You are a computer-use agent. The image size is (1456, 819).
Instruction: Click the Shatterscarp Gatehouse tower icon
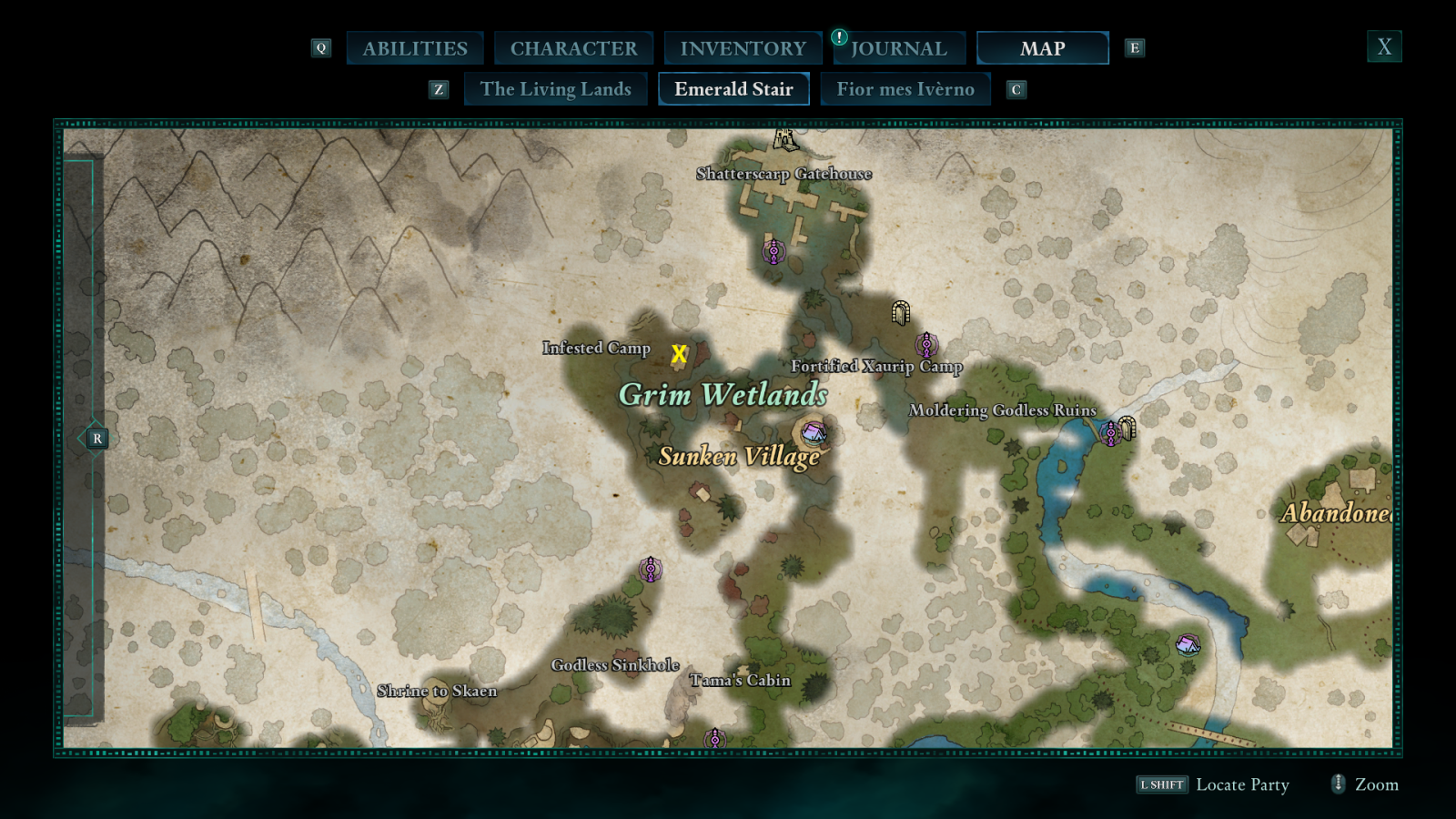coord(785,140)
